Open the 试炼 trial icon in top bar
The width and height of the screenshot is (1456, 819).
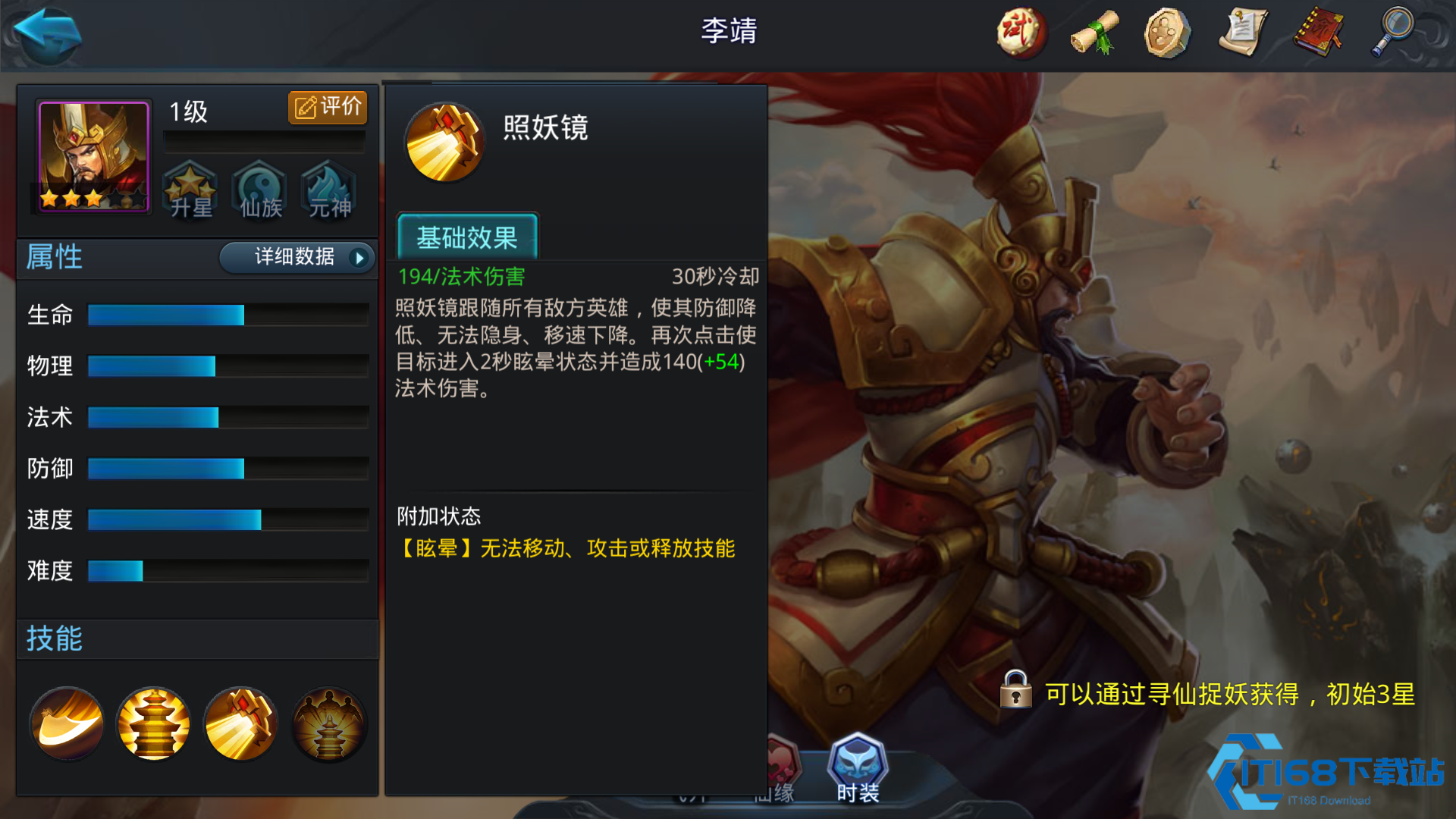point(1020,32)
